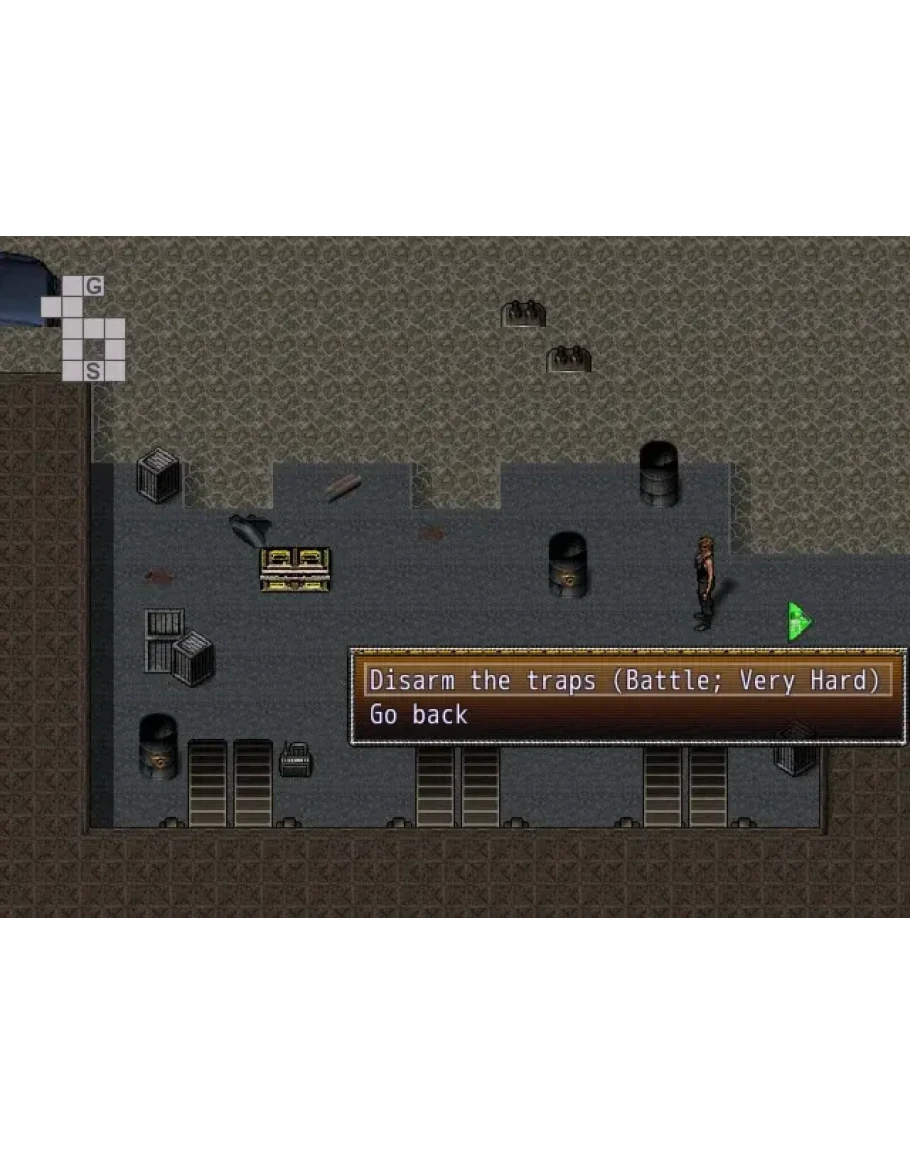Choose "Disarm the traps (Battle; Very Hard)"

click(628, 681)
